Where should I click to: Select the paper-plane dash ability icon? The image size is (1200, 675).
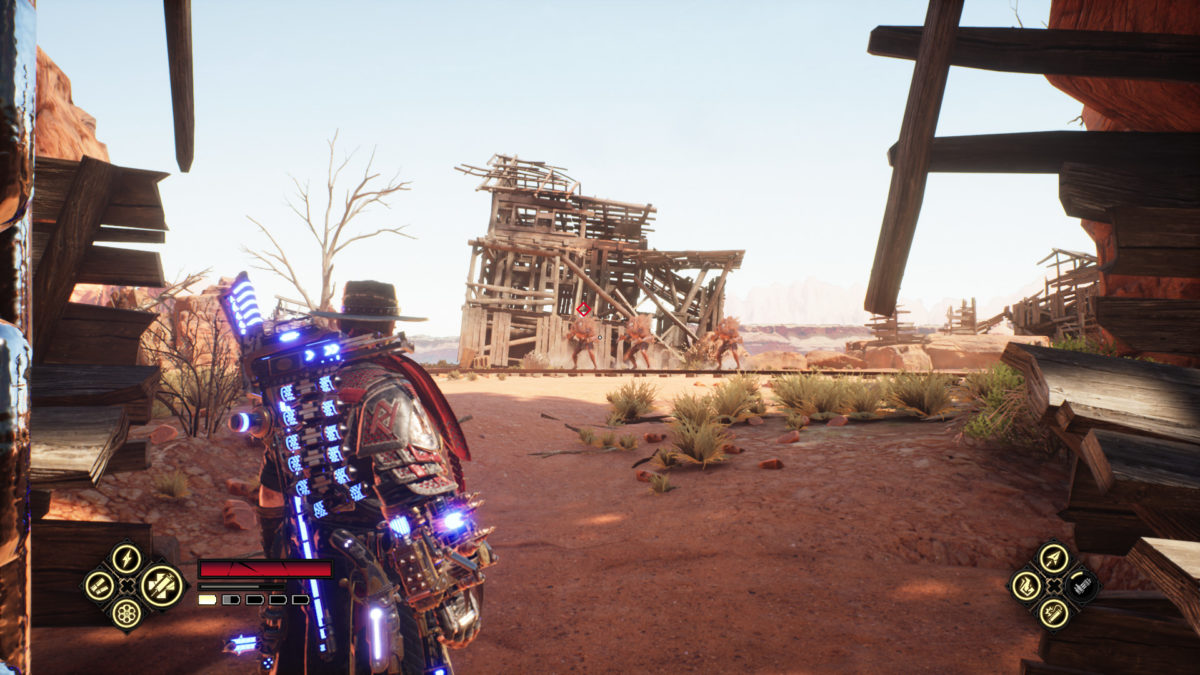(x=1053, y=558)
